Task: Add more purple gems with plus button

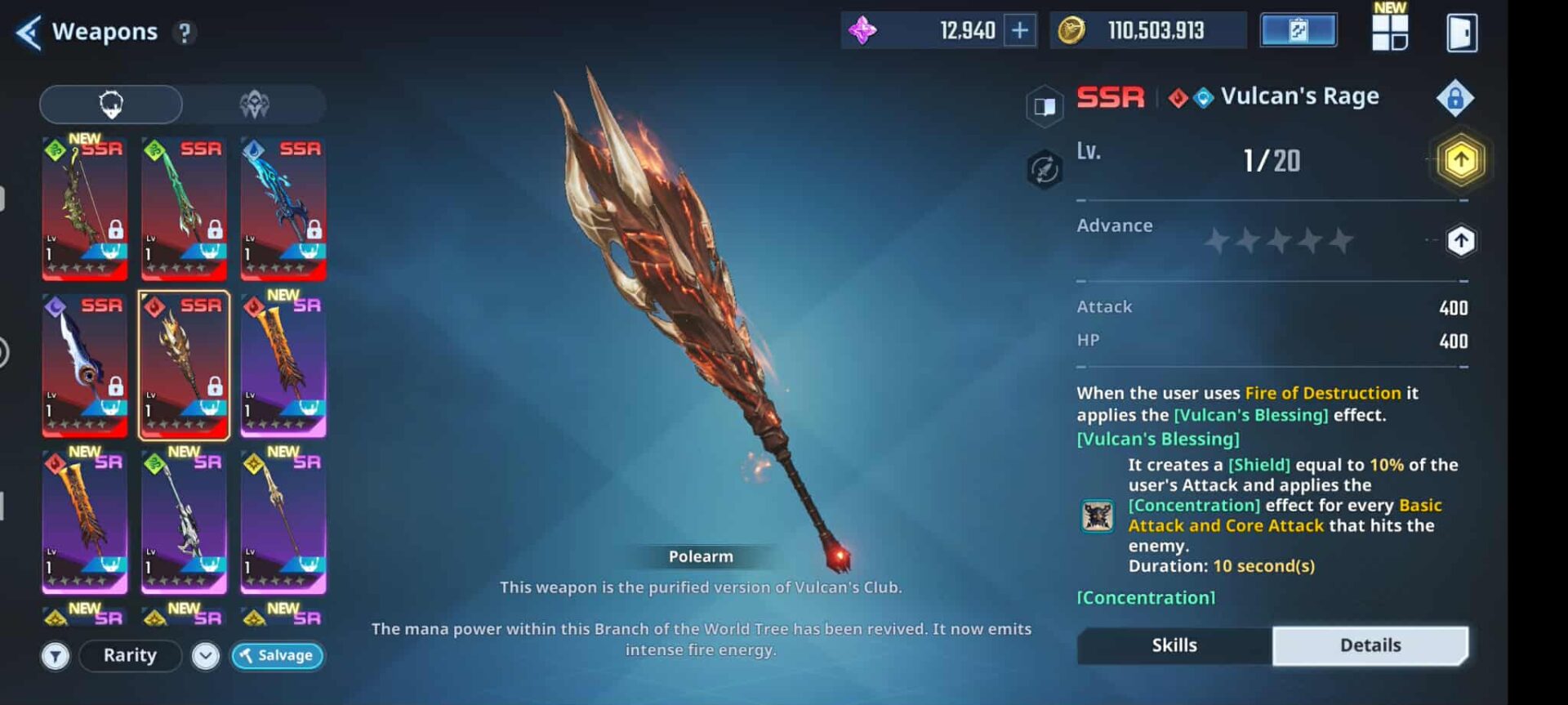Action: click(1020, 31)
